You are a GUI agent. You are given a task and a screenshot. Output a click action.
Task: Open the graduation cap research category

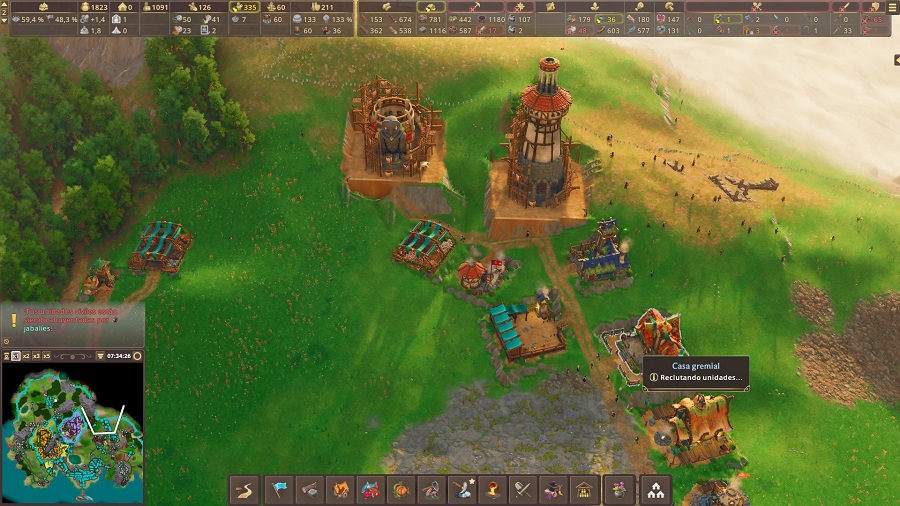pyautogui.click(x=552, y=490)
